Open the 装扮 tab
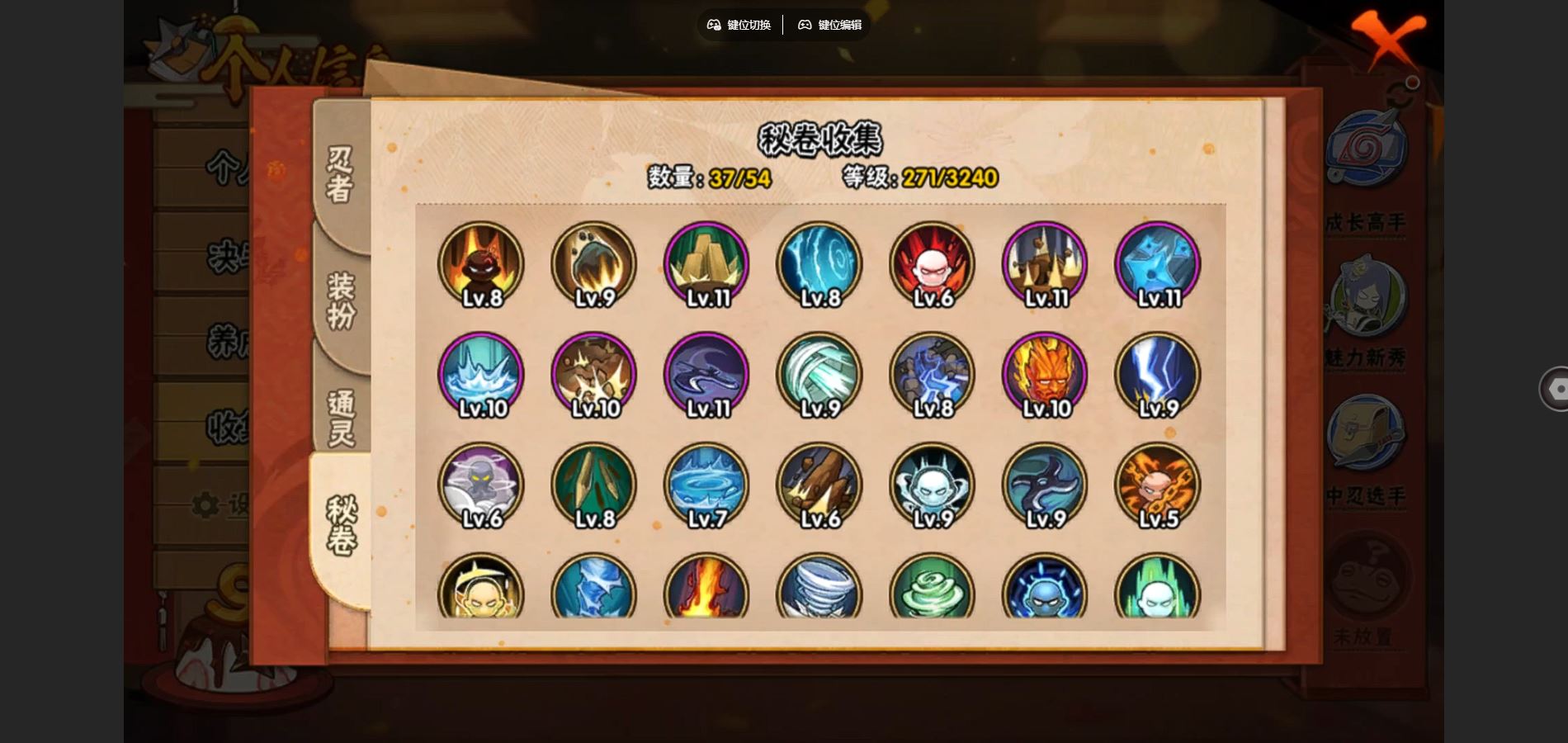The width and height of the screenshot is (1568, 743). tap(340, 301)
